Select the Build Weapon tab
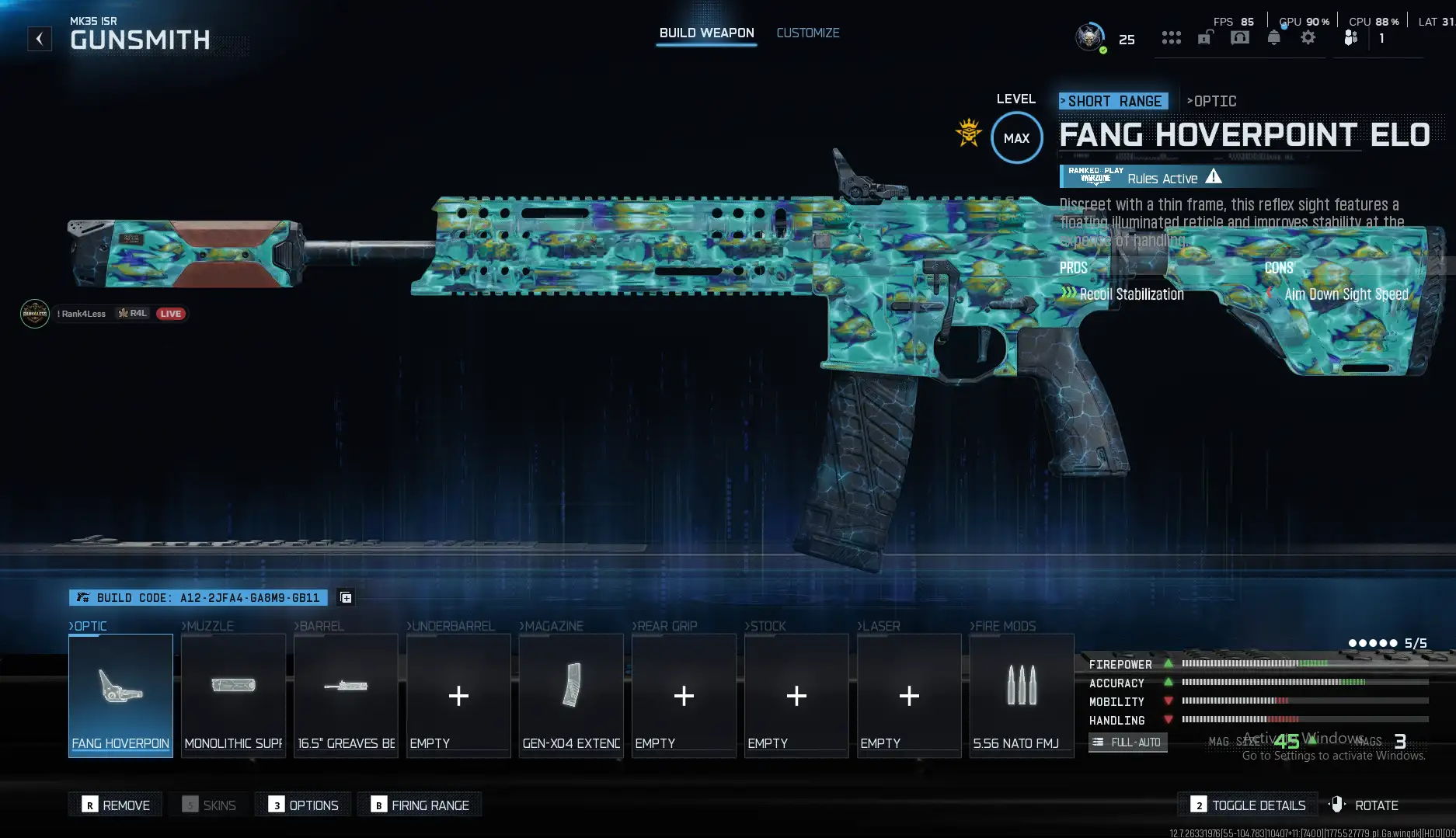 pyautogui.click(x=706, y=33)
